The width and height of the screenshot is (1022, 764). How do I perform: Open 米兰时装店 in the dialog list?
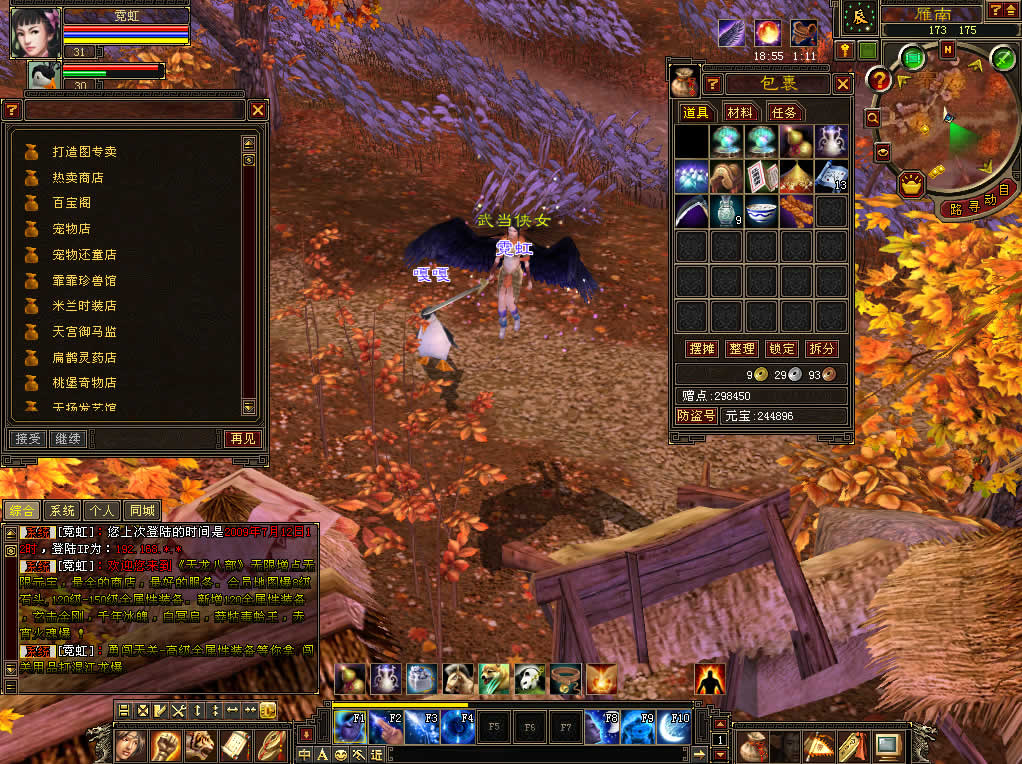pos(84,306)
